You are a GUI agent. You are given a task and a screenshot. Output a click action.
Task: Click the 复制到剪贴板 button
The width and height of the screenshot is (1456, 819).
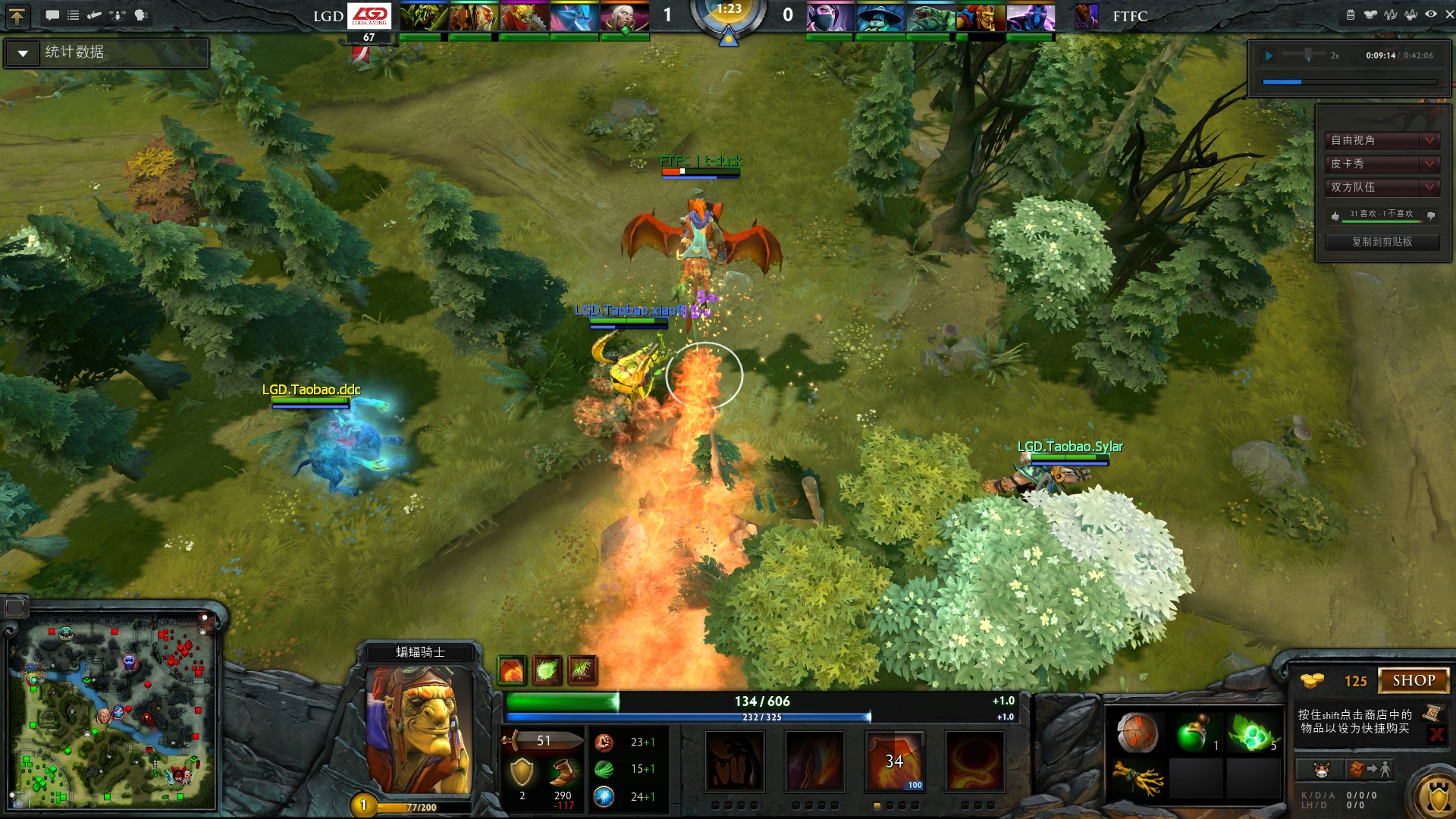point(1382,241)
